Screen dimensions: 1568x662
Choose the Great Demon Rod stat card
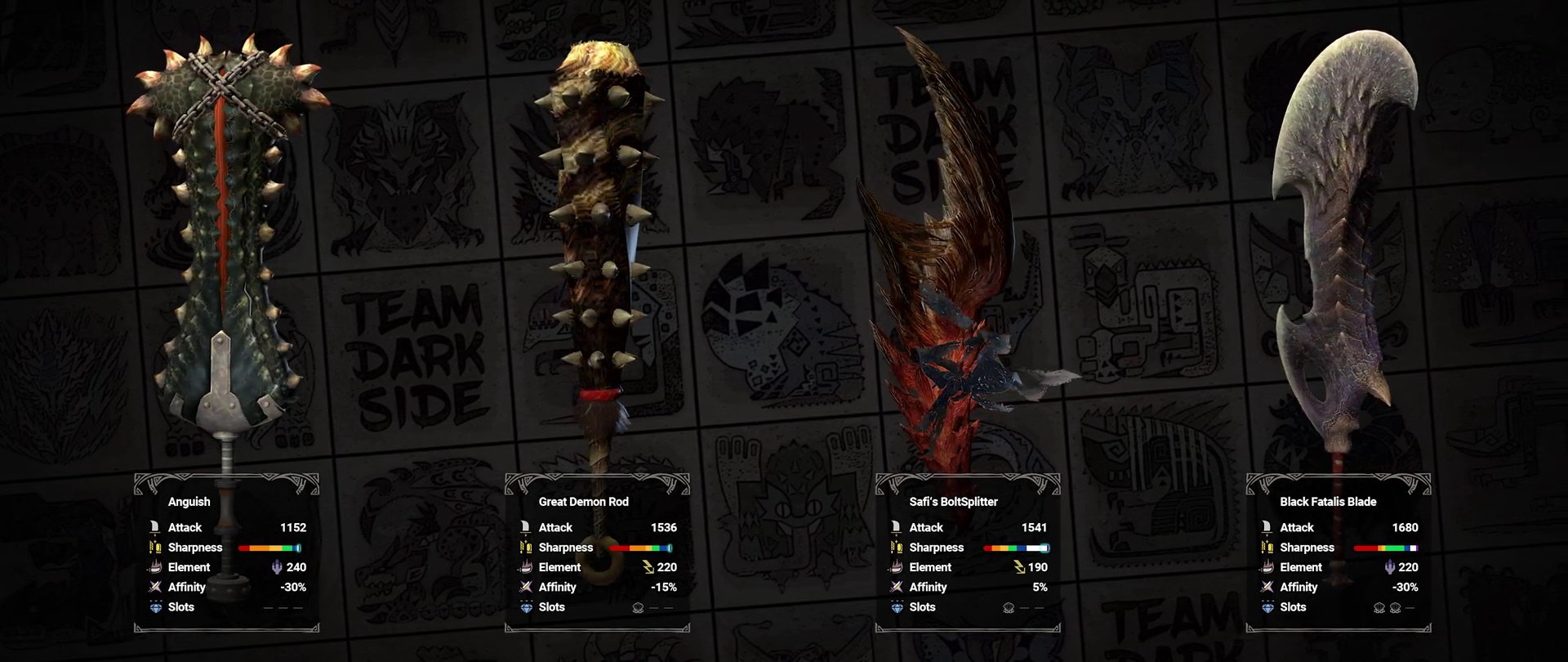(597, 552)
